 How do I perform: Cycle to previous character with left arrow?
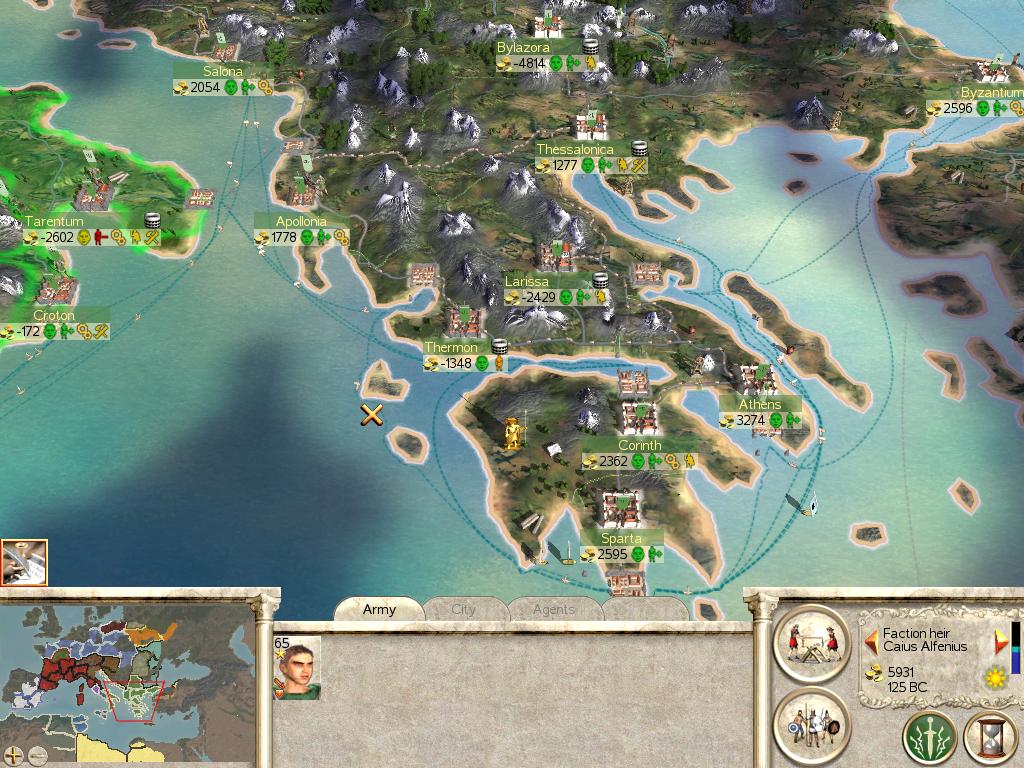871,638
